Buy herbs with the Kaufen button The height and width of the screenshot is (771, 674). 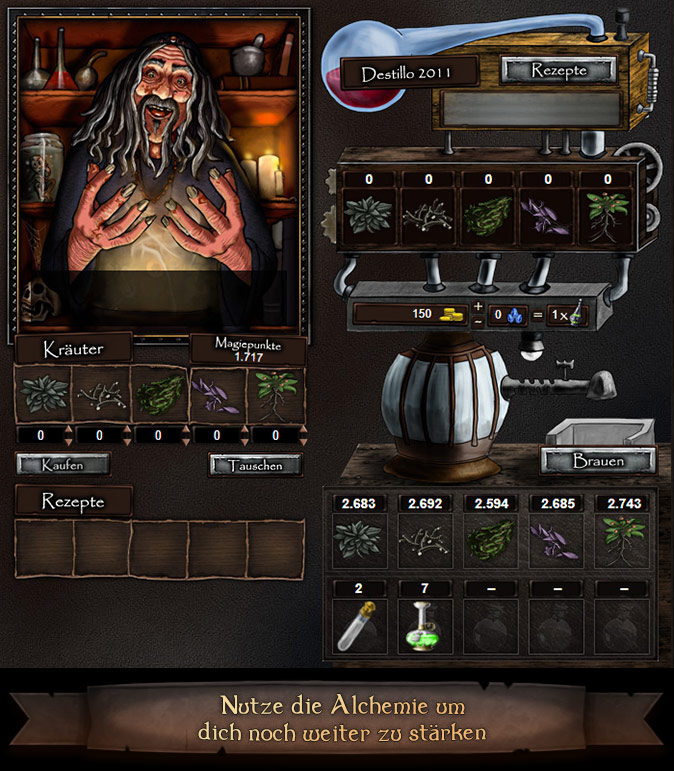tap(63, 464)
